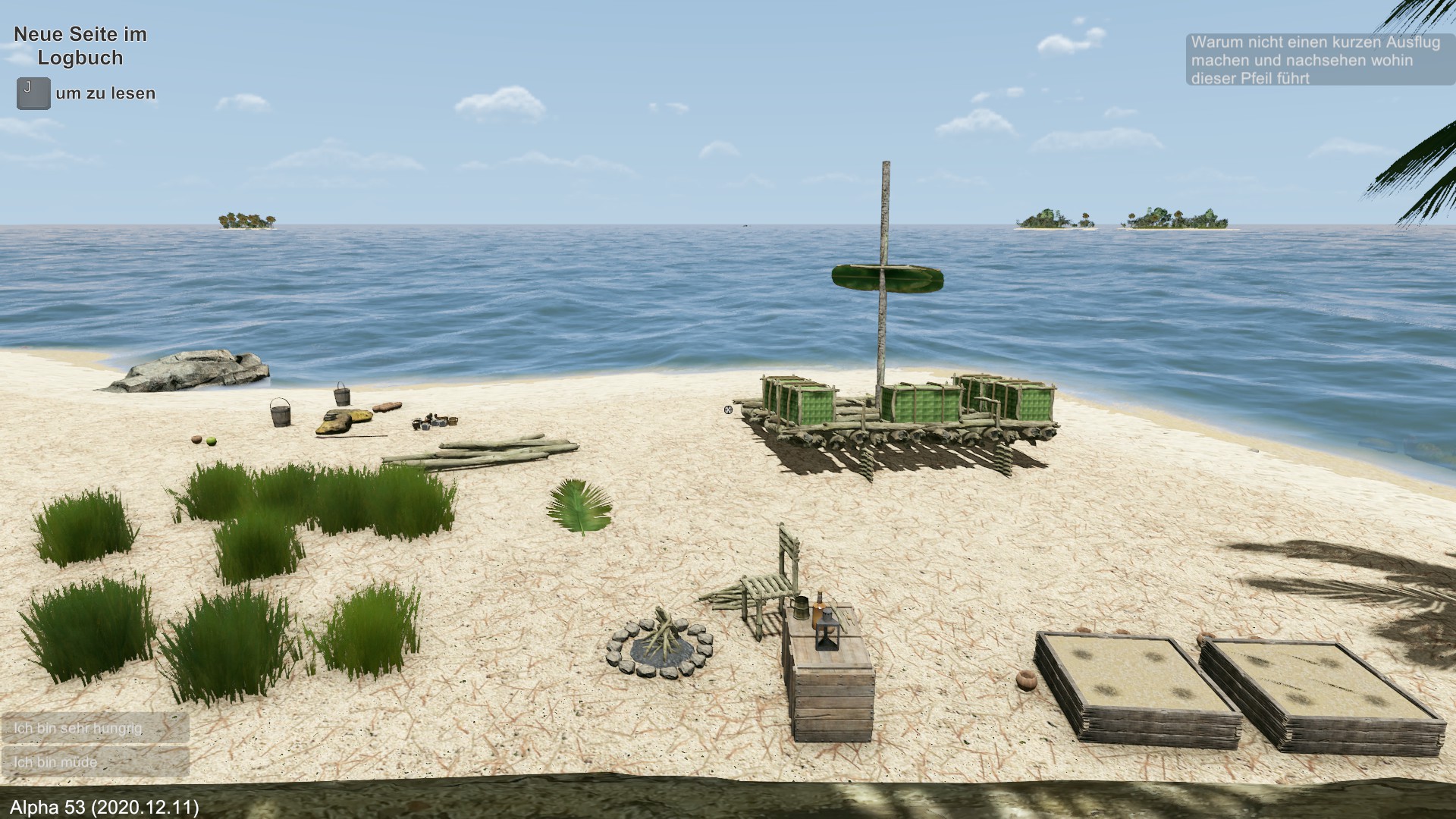Click the "Neue Seite im Logbuch" notification
This screenshot has height=819, width=1456.
[x=80, y=46]
